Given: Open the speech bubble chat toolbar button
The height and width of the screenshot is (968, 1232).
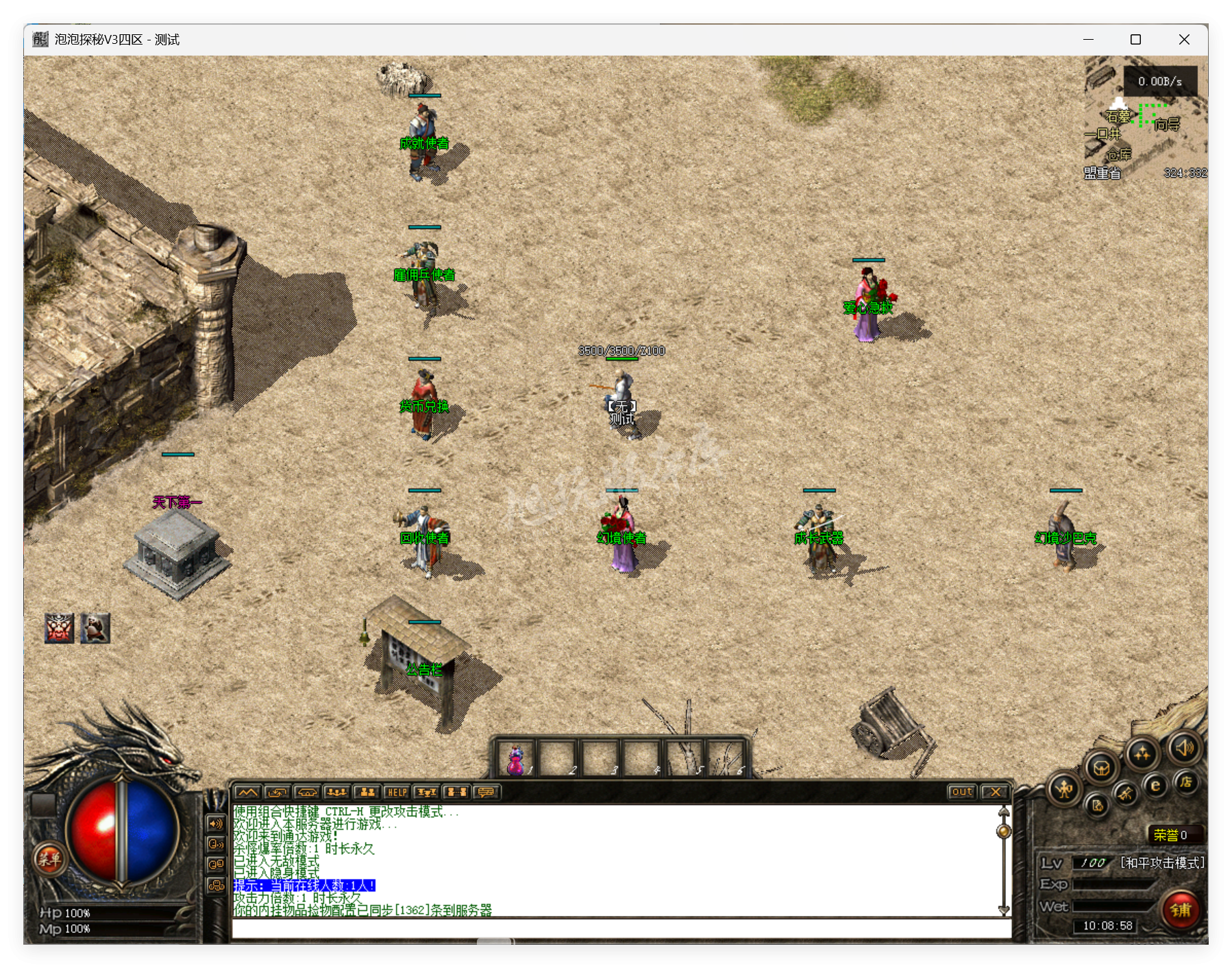Looking at the screenshot, I should click(x=486, y=792).
